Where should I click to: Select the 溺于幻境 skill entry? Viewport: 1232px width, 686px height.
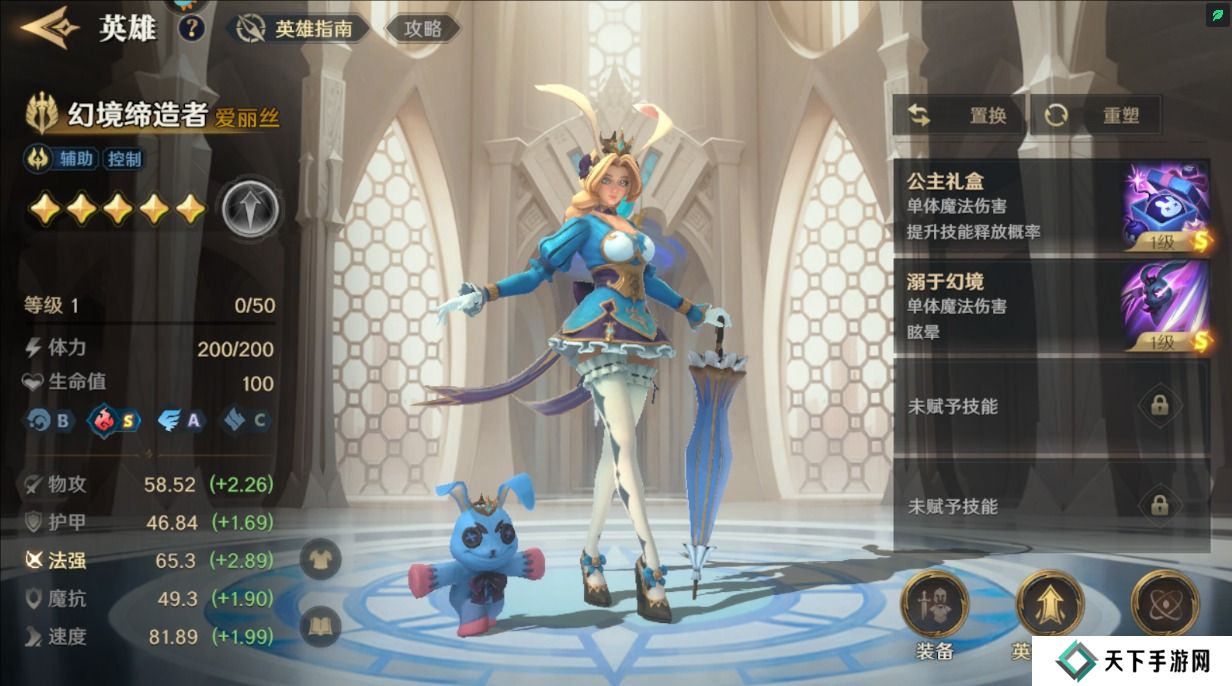(1050, 306)
